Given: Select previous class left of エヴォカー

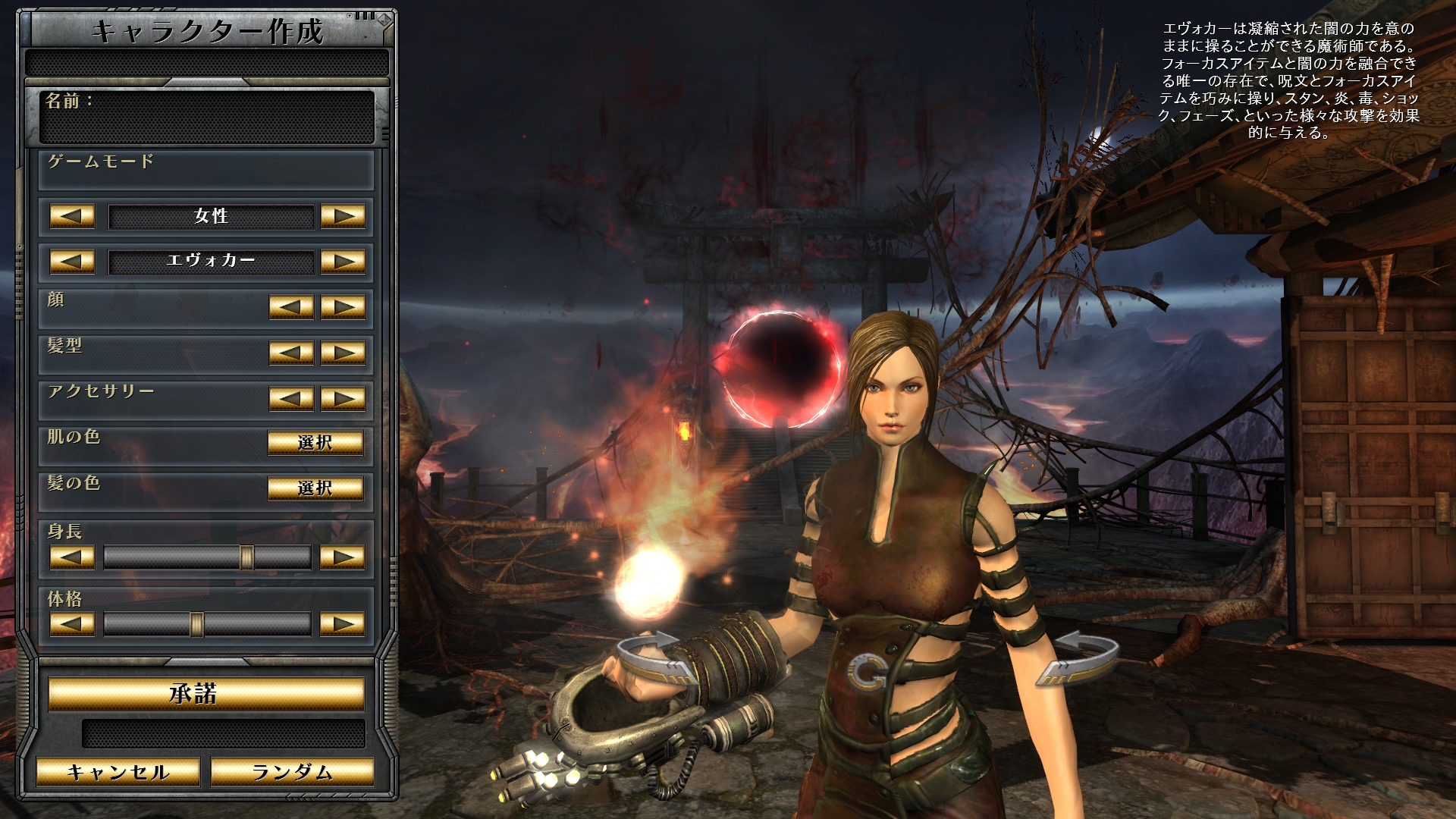Looking at the screenshot, I should tap(72, 262).
